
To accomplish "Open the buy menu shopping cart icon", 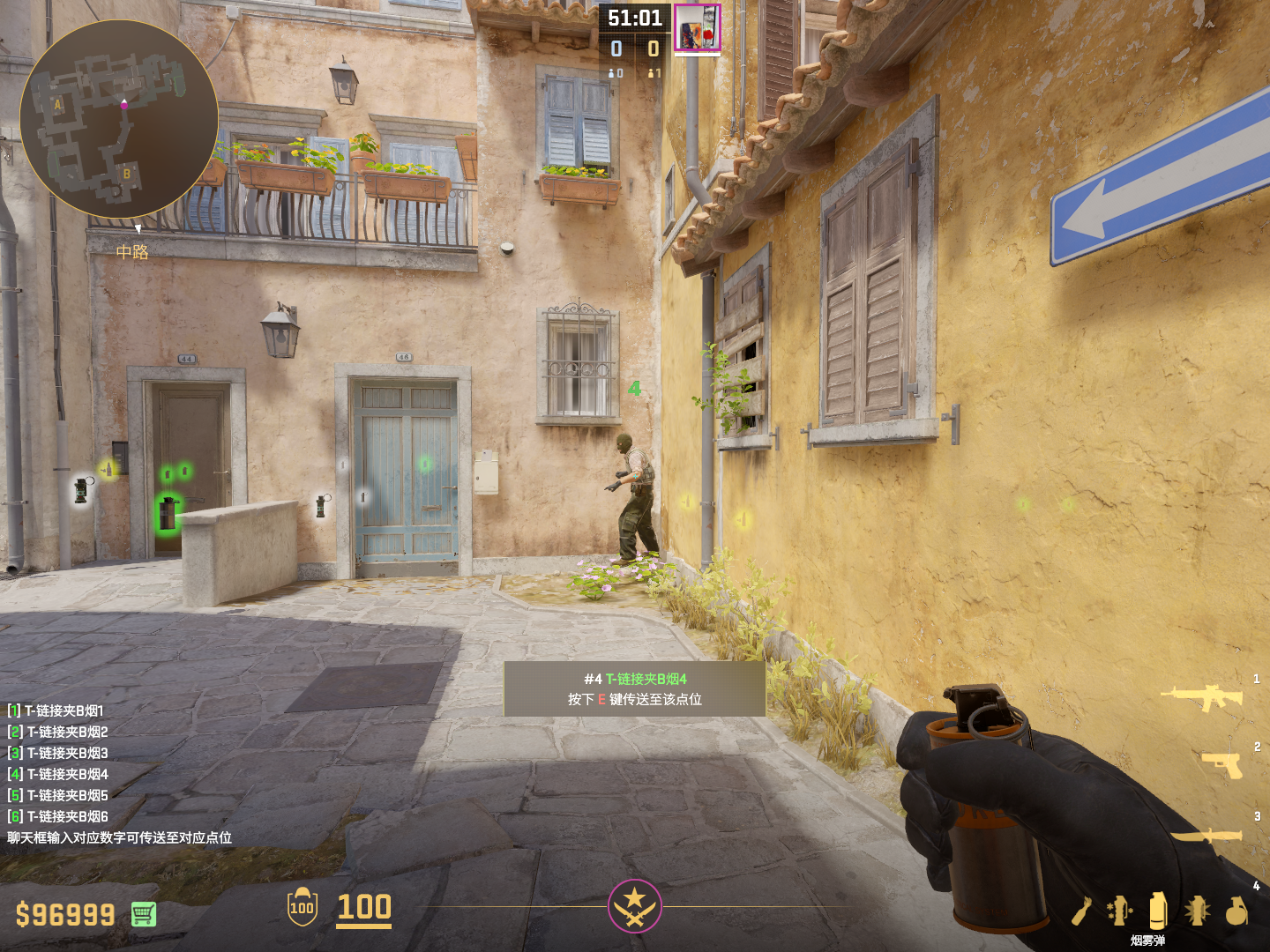I will pos(144,914).
